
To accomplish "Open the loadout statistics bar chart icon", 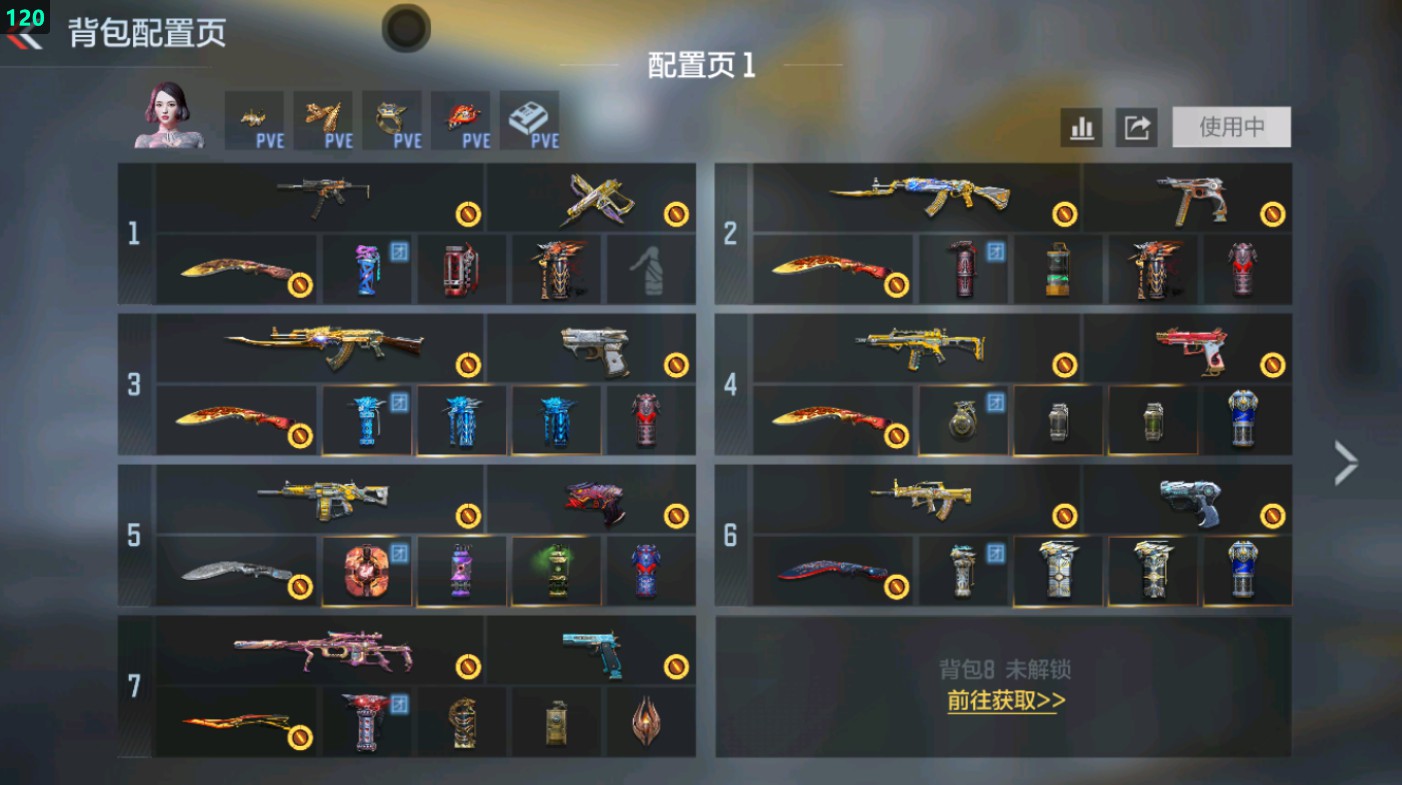I will pos(1083,128).
